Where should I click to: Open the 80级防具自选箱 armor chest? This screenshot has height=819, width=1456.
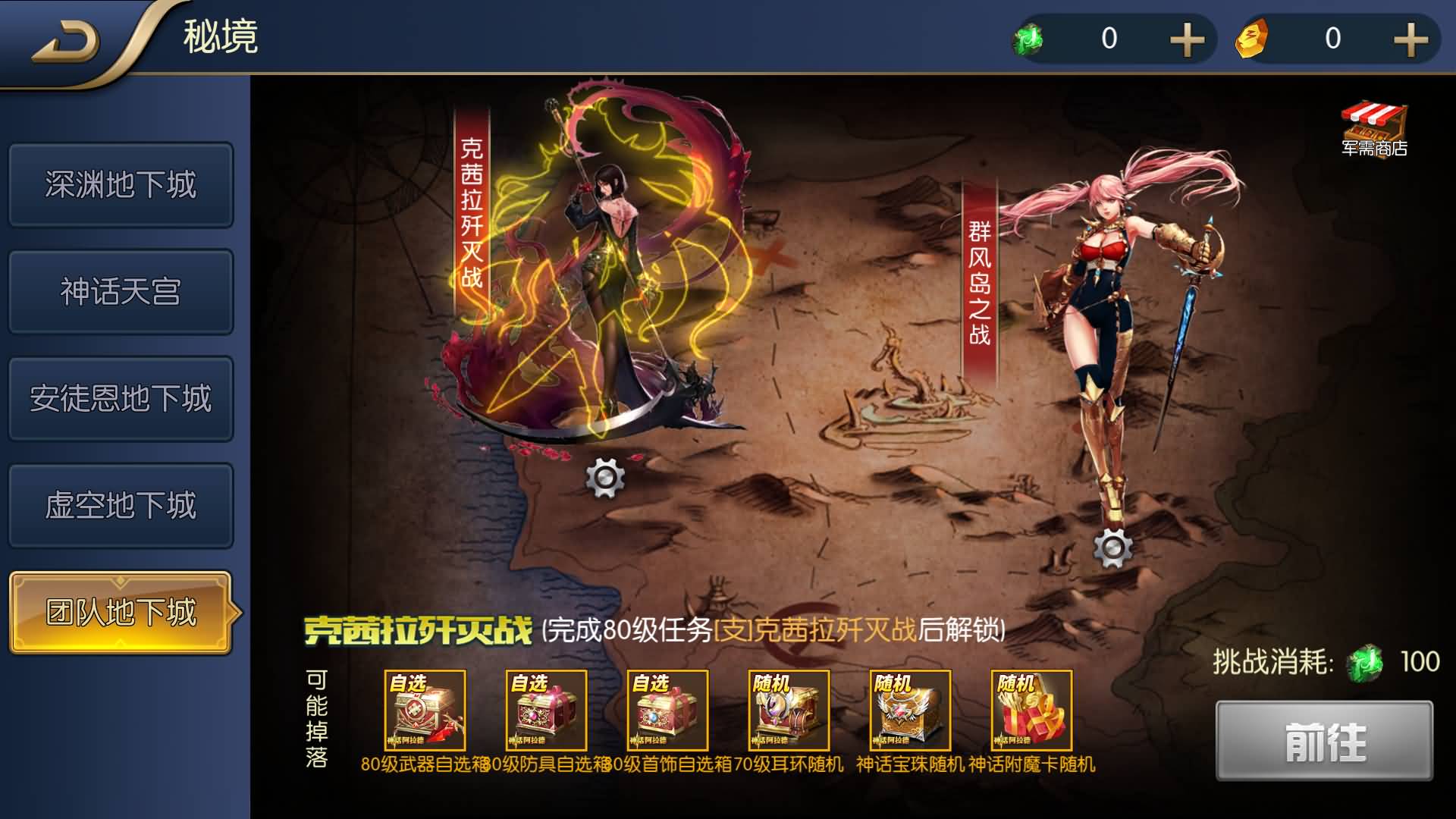[x=548, y=711]
